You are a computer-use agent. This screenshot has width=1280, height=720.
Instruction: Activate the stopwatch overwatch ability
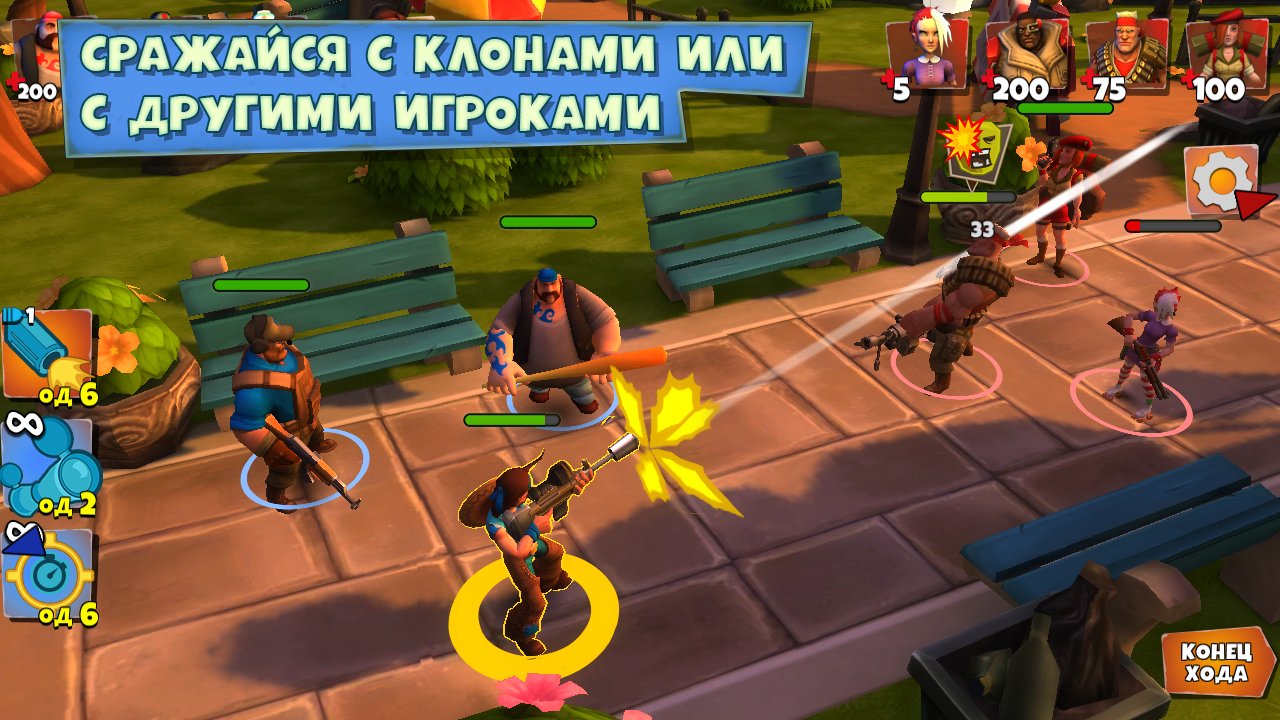point(48,575)
